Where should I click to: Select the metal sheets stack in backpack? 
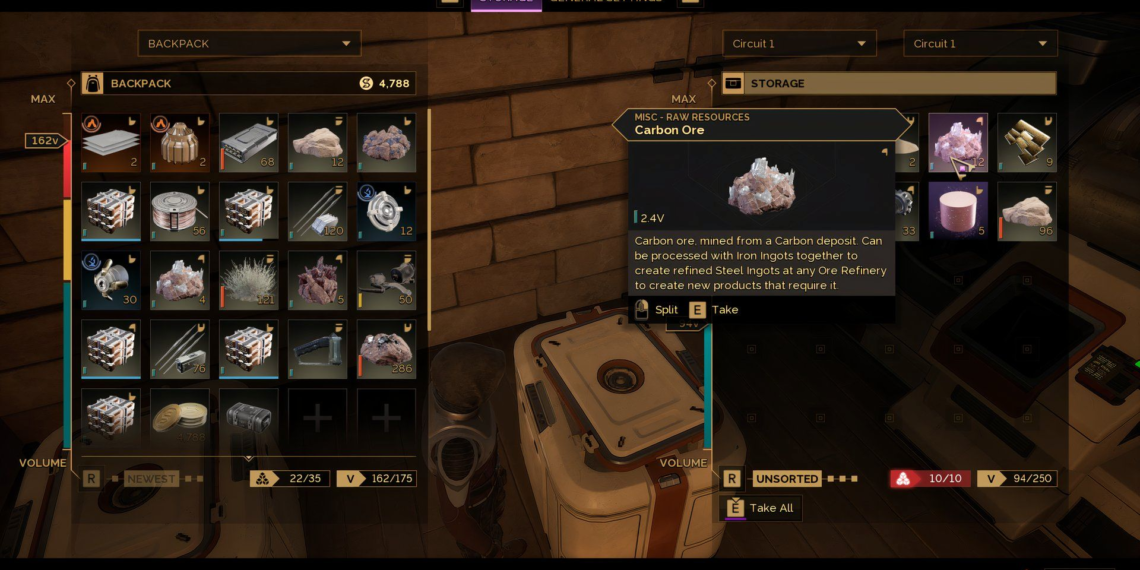pos(111,142)
